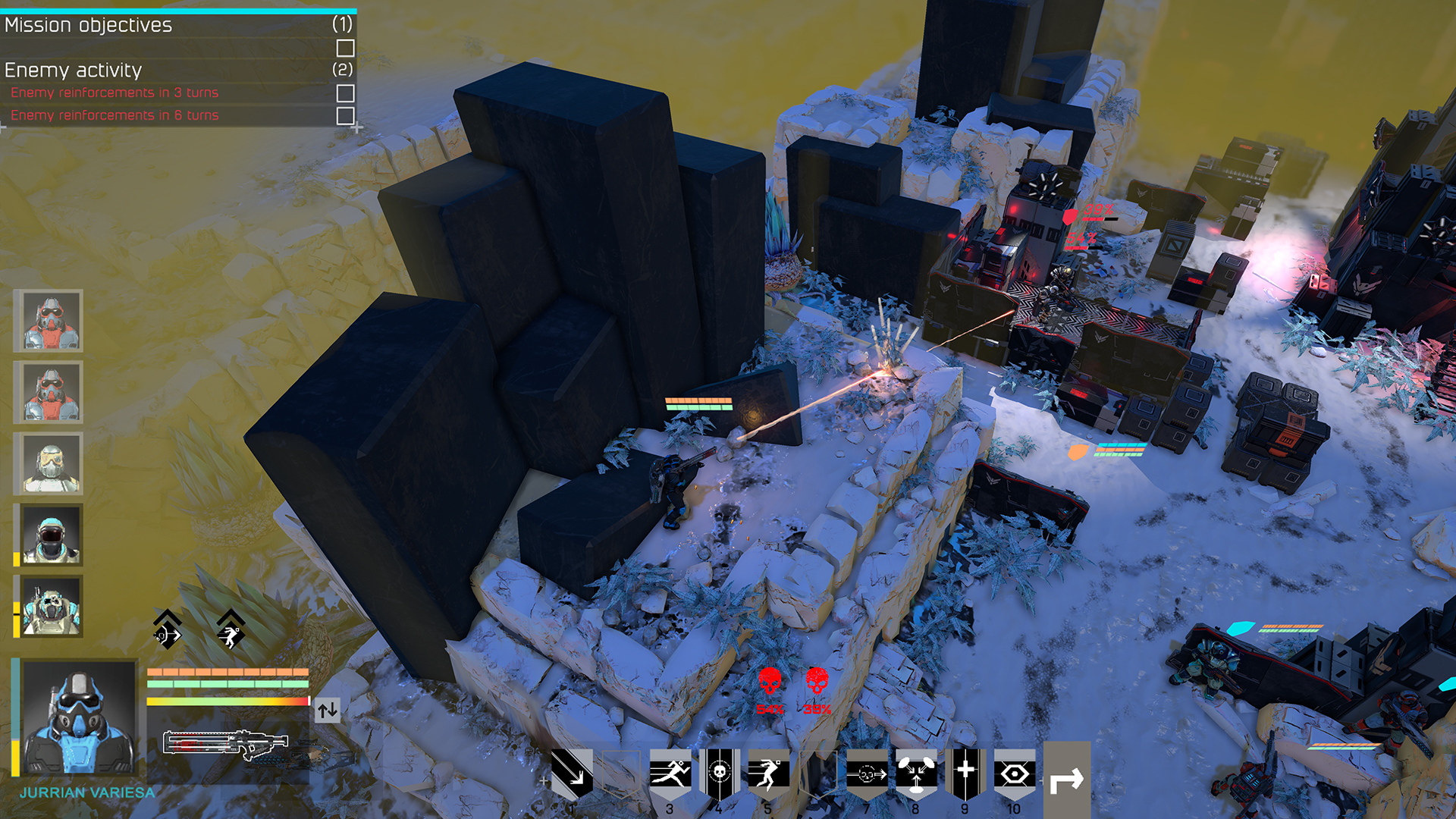Tick the 'Enemy reinforcements in 3 turns' checkbox
This screenshot has width=1456, height=819.
click(347, 92)
